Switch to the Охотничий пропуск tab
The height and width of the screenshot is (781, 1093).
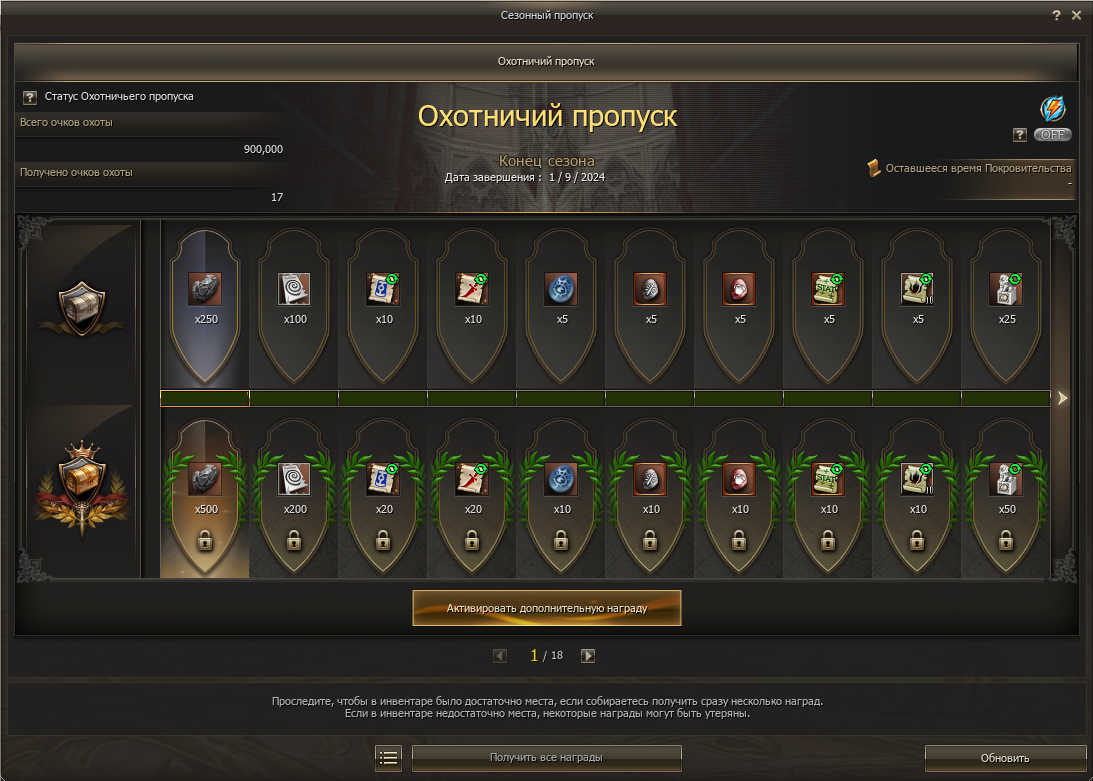point(546,61)
